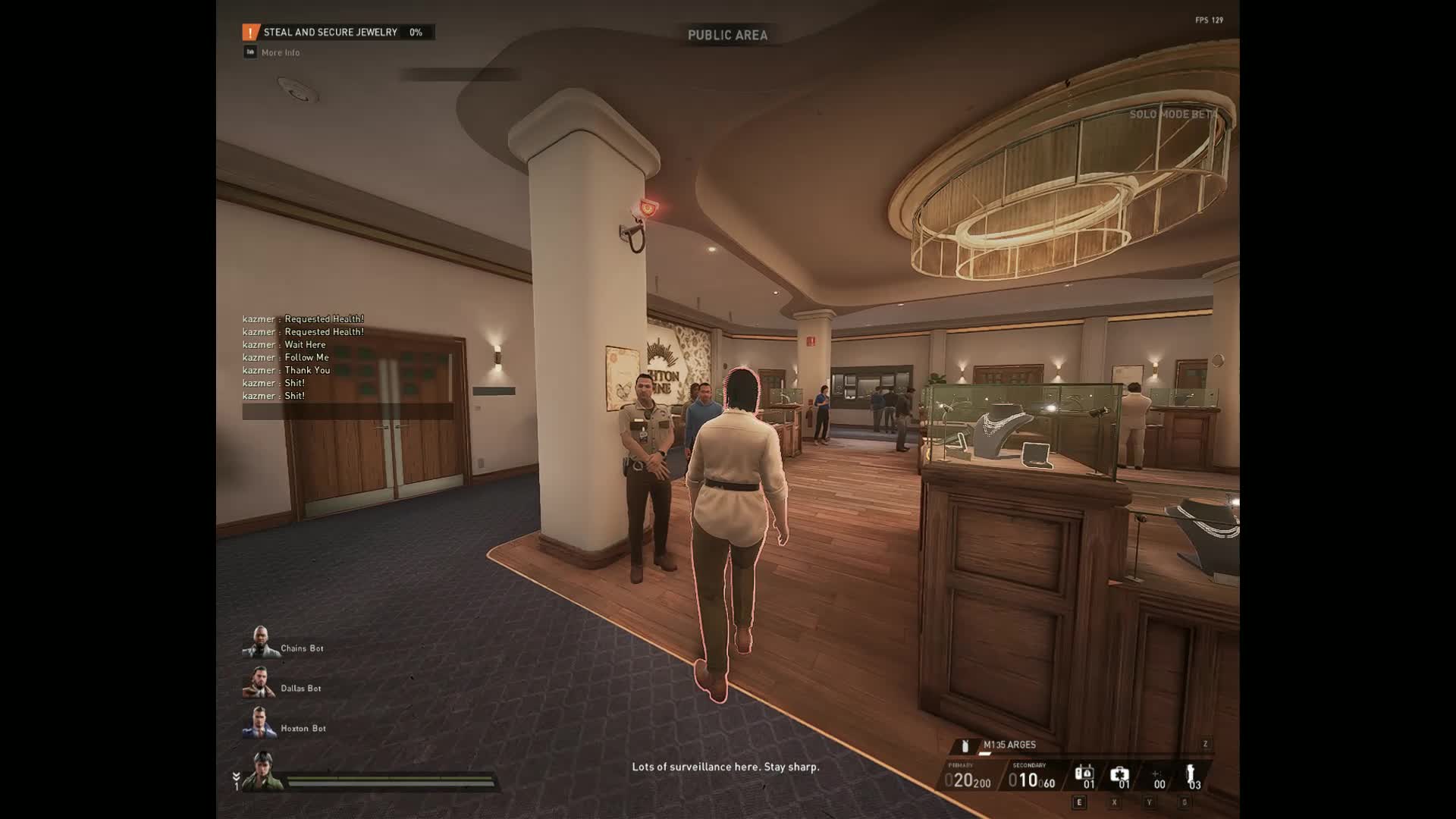The image size is (1456, 819).
Task: Select the Chains Bot teammate portrait
Action: tap(260, 643)
